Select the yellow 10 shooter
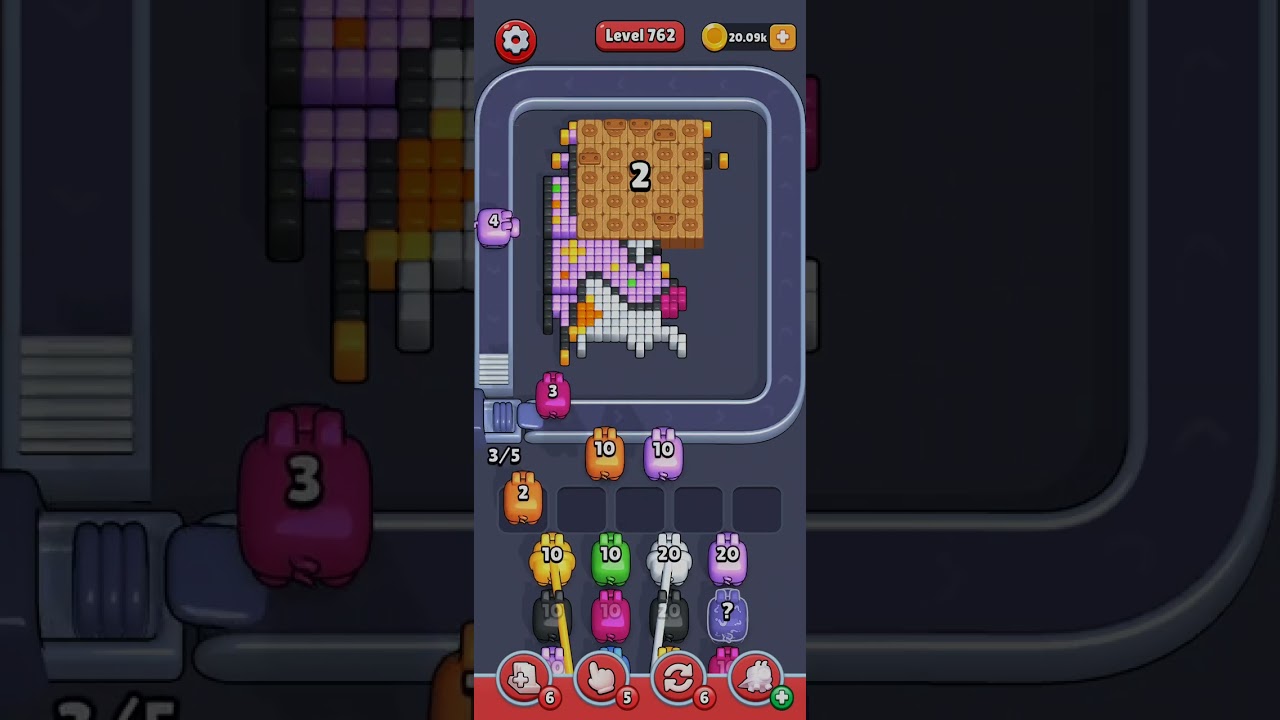 click(x=552, y=560)
